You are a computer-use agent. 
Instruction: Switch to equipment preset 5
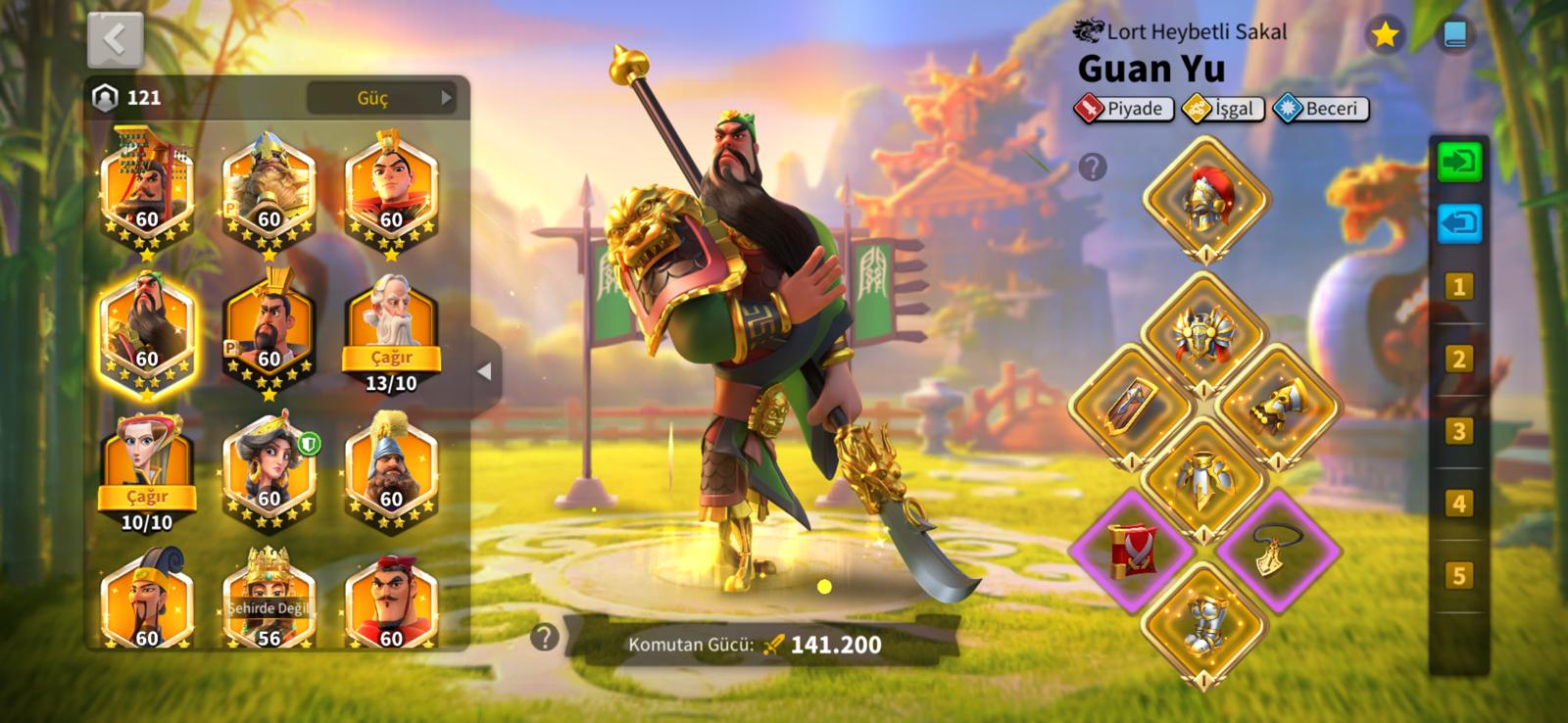tap(1459, 575)
